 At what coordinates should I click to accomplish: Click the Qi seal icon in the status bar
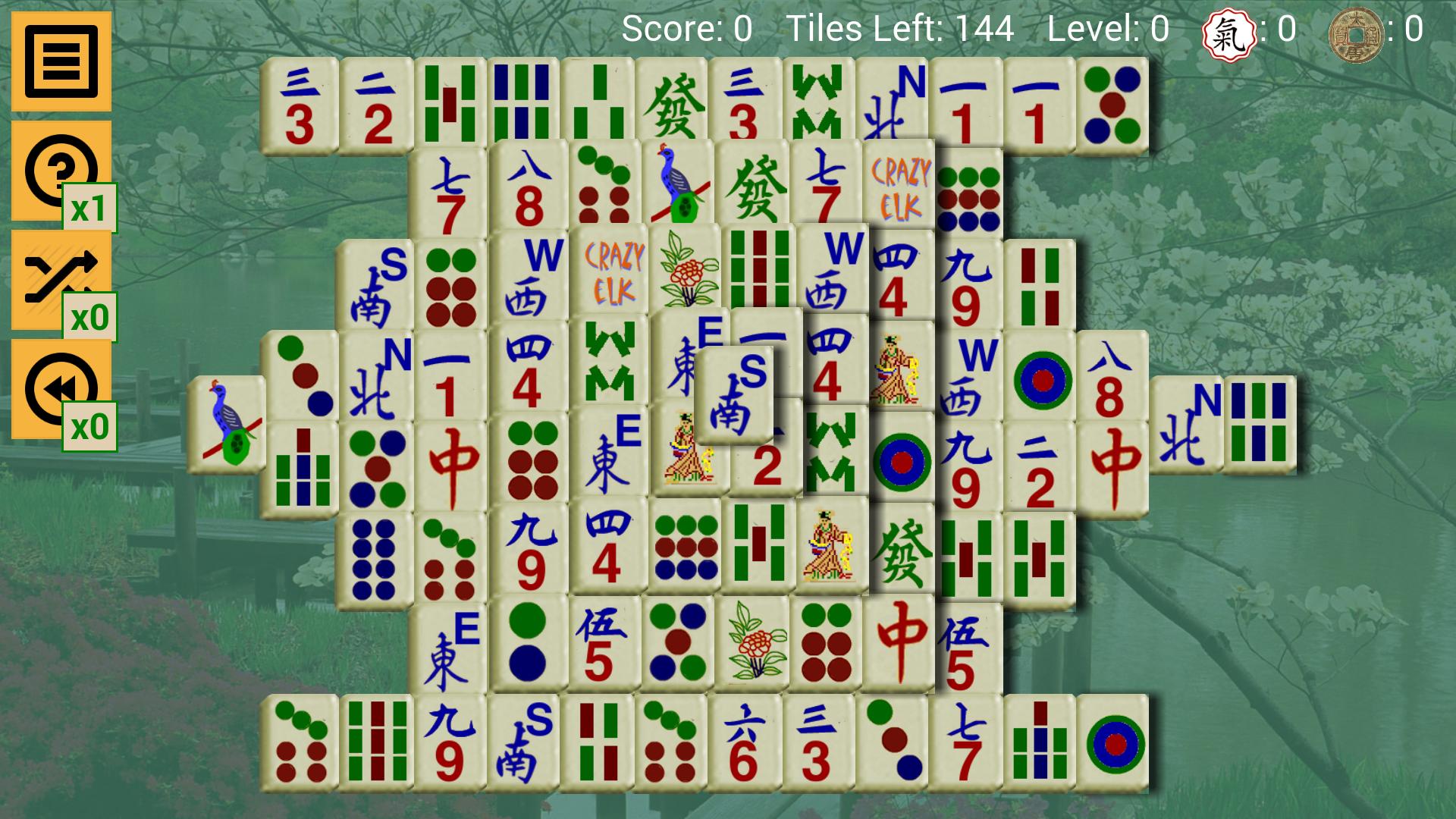1230,32
